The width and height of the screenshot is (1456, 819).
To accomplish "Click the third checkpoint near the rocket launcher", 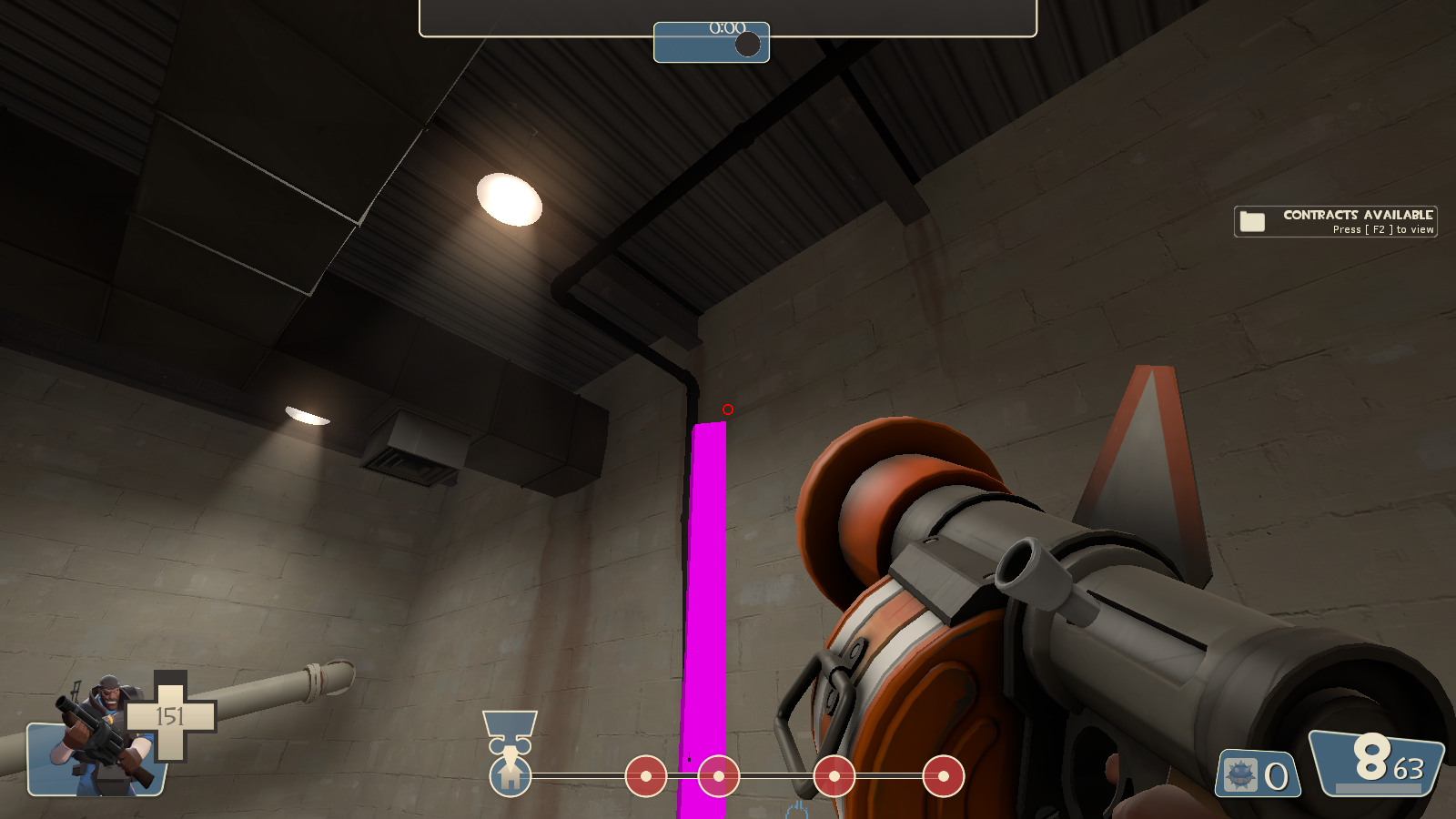I will (833, 778).
